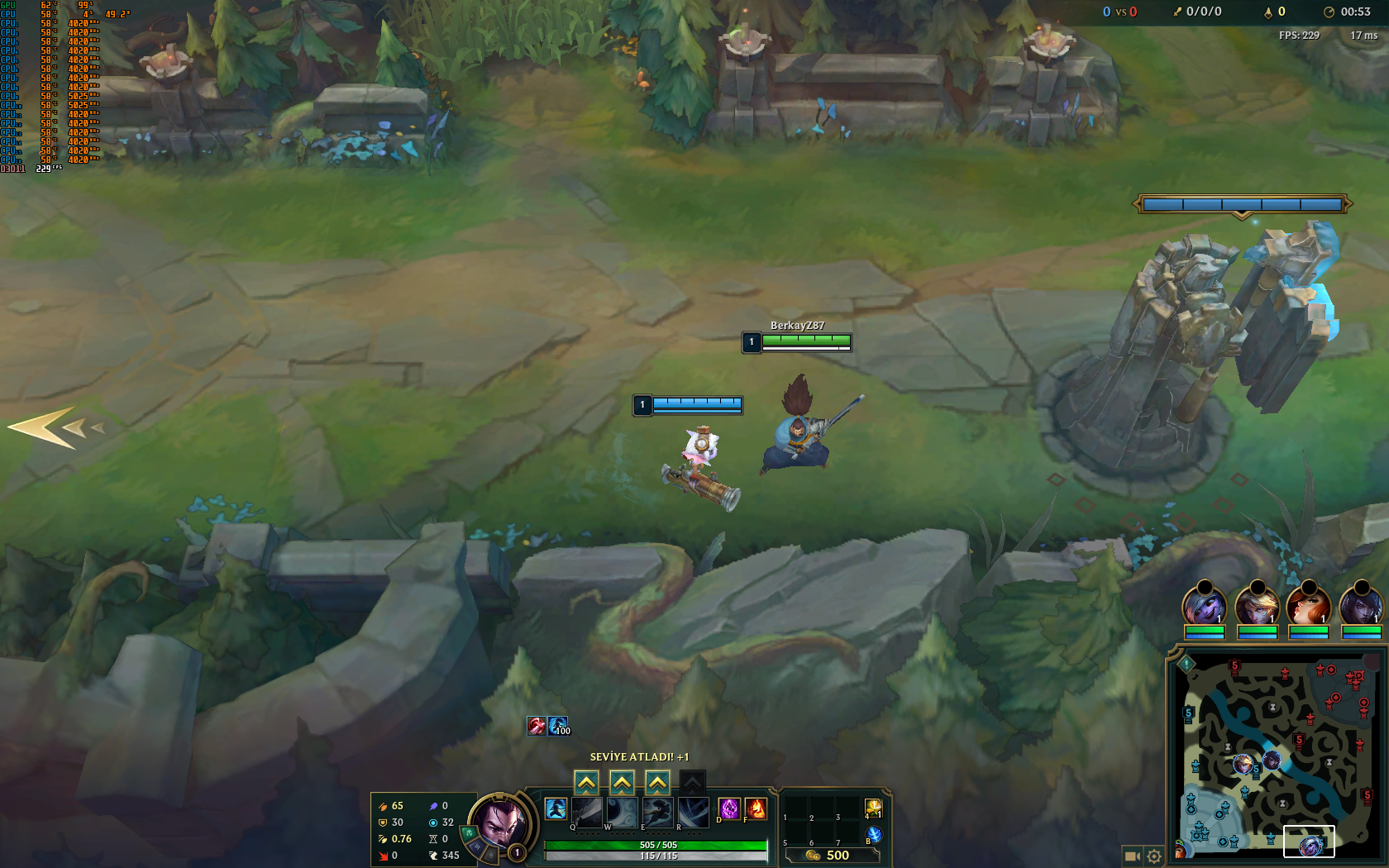Image resolution: width=1389 pixels, height=868 pixels.
Task: Click Yasuo's champion portrait
Action: click(499, 822)
